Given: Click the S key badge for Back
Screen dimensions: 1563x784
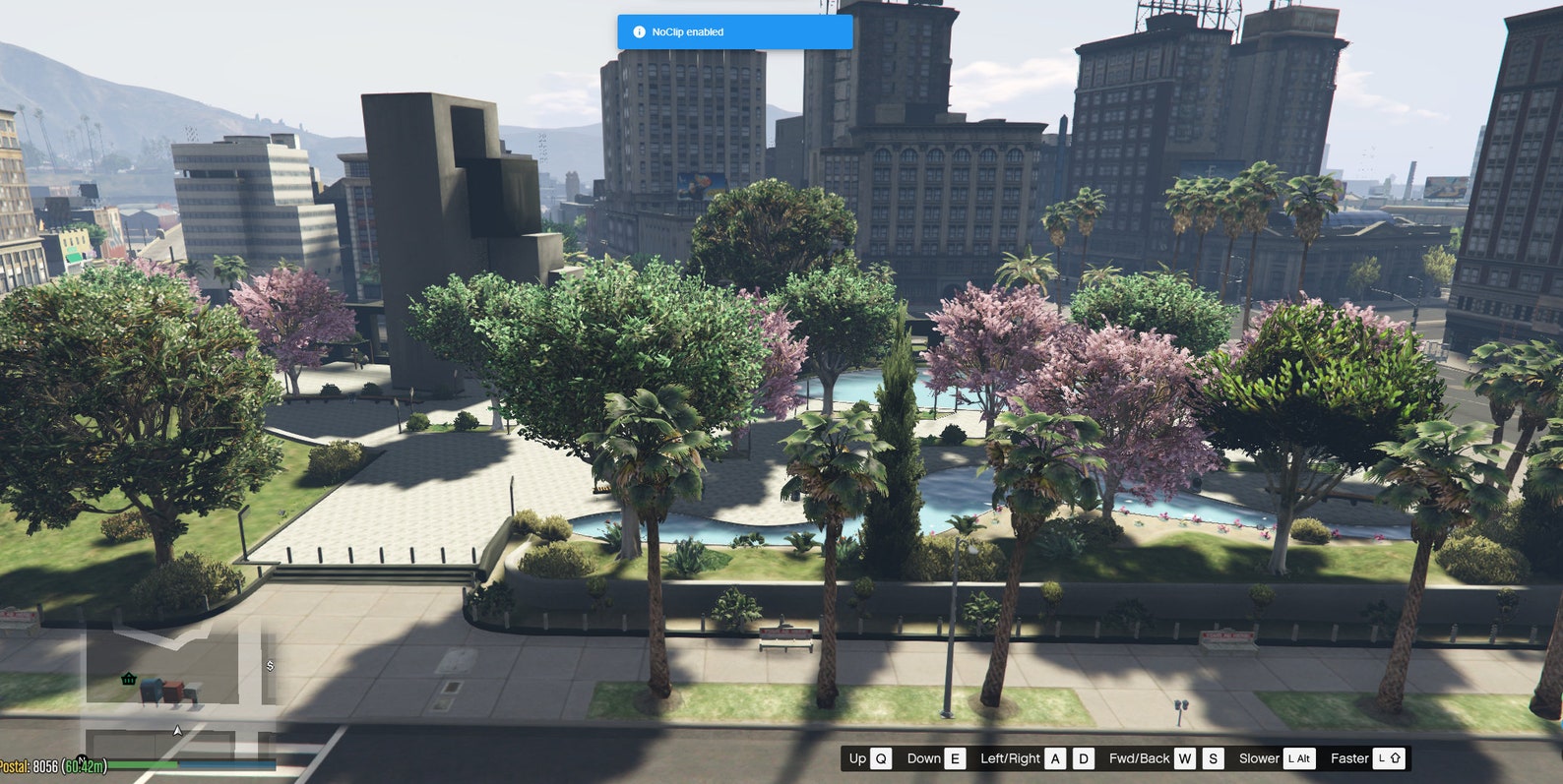Looking at the screenshot, I should click(1213, 758).
